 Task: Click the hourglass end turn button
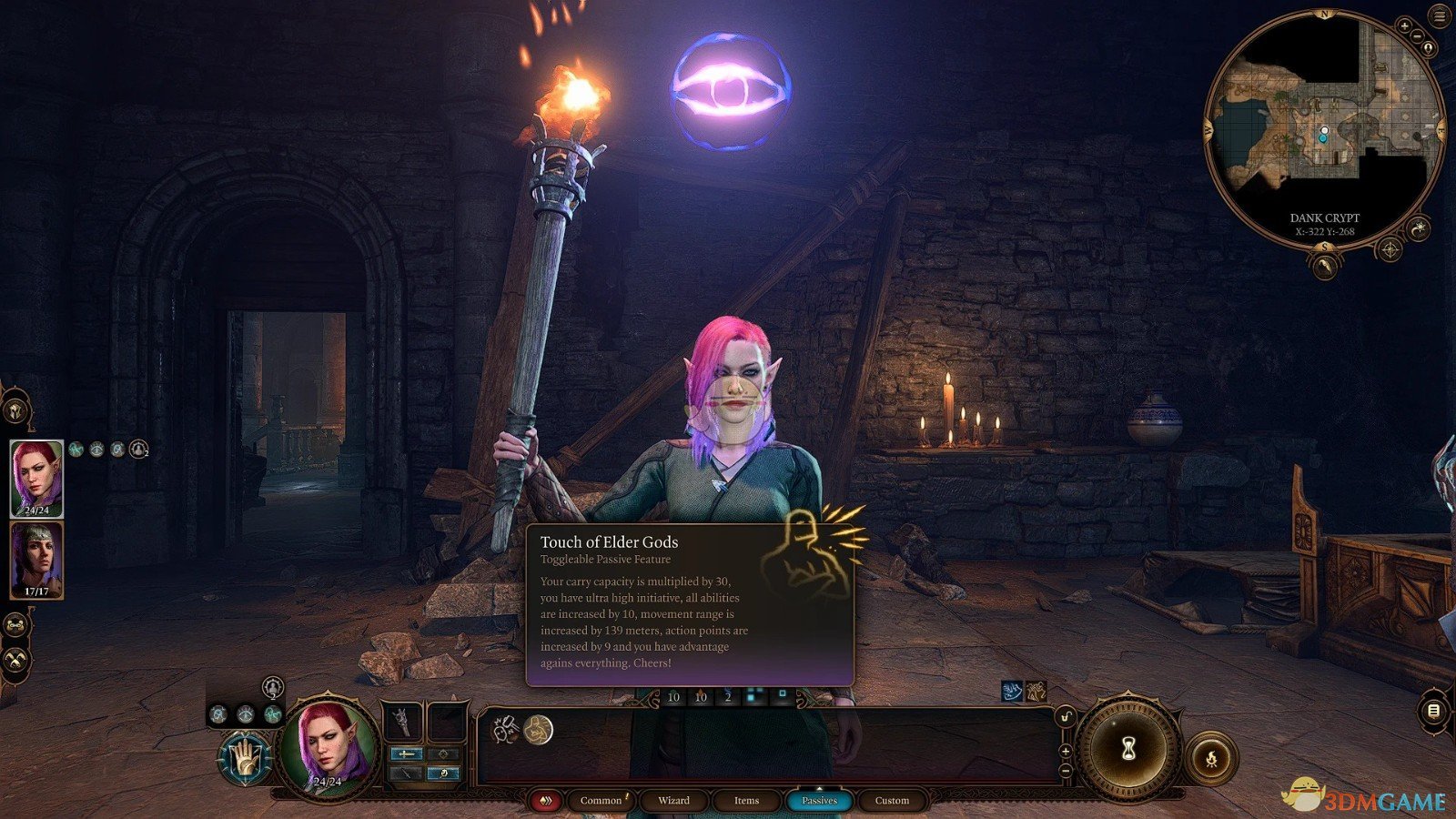tap(1128, 748)
